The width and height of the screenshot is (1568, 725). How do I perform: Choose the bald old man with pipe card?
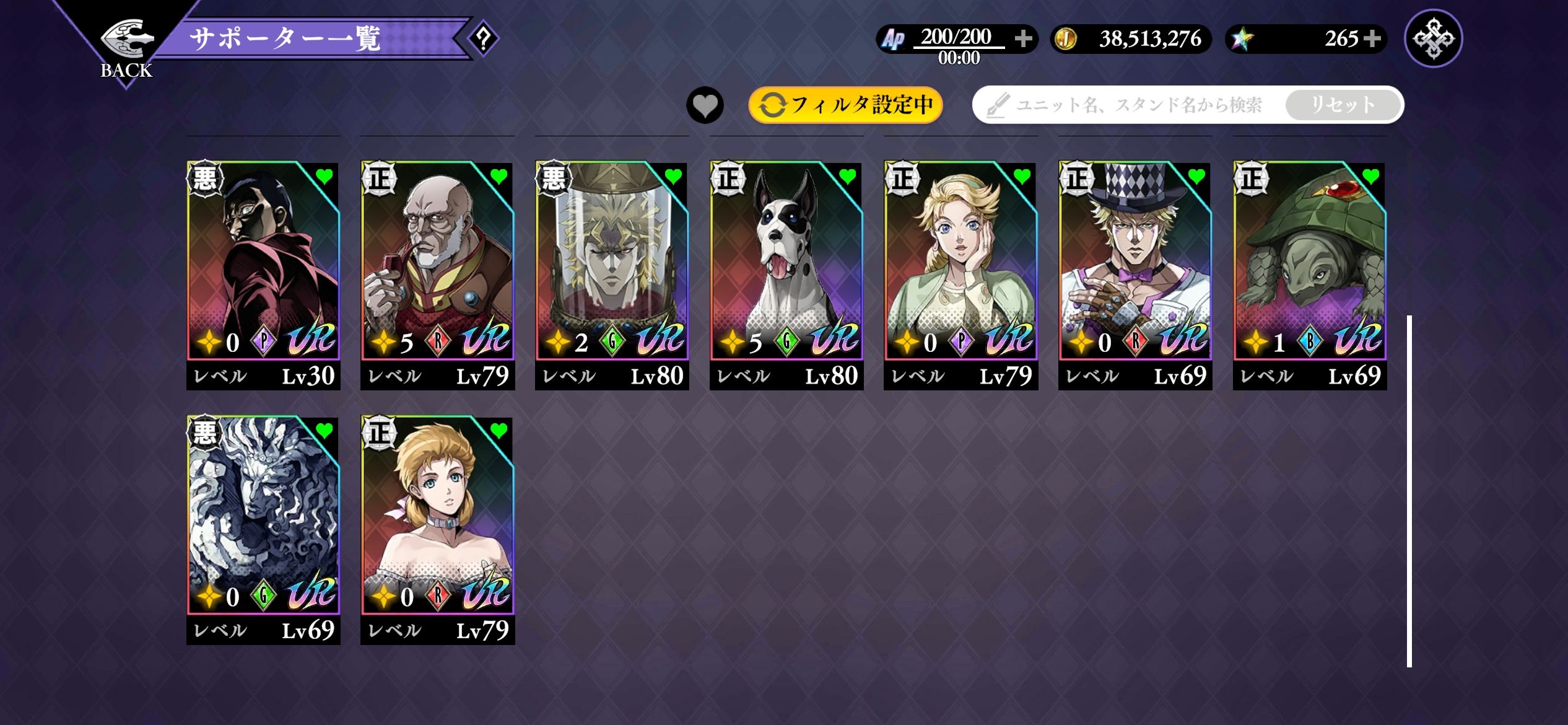coord(437,275)
